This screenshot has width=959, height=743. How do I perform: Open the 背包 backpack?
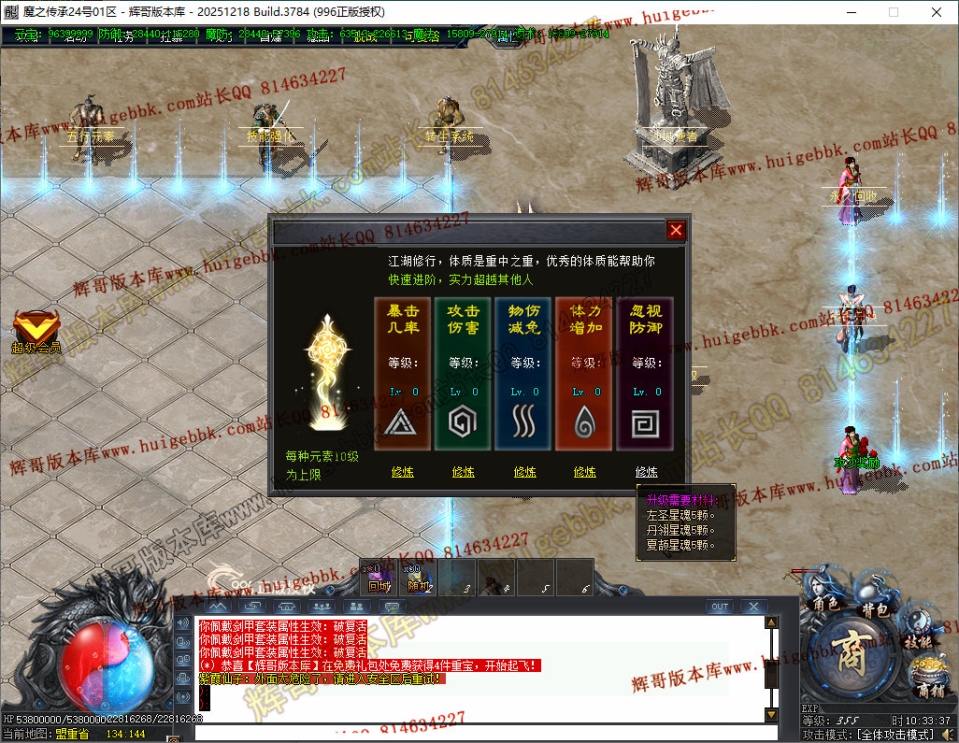[x=876, y=610]
